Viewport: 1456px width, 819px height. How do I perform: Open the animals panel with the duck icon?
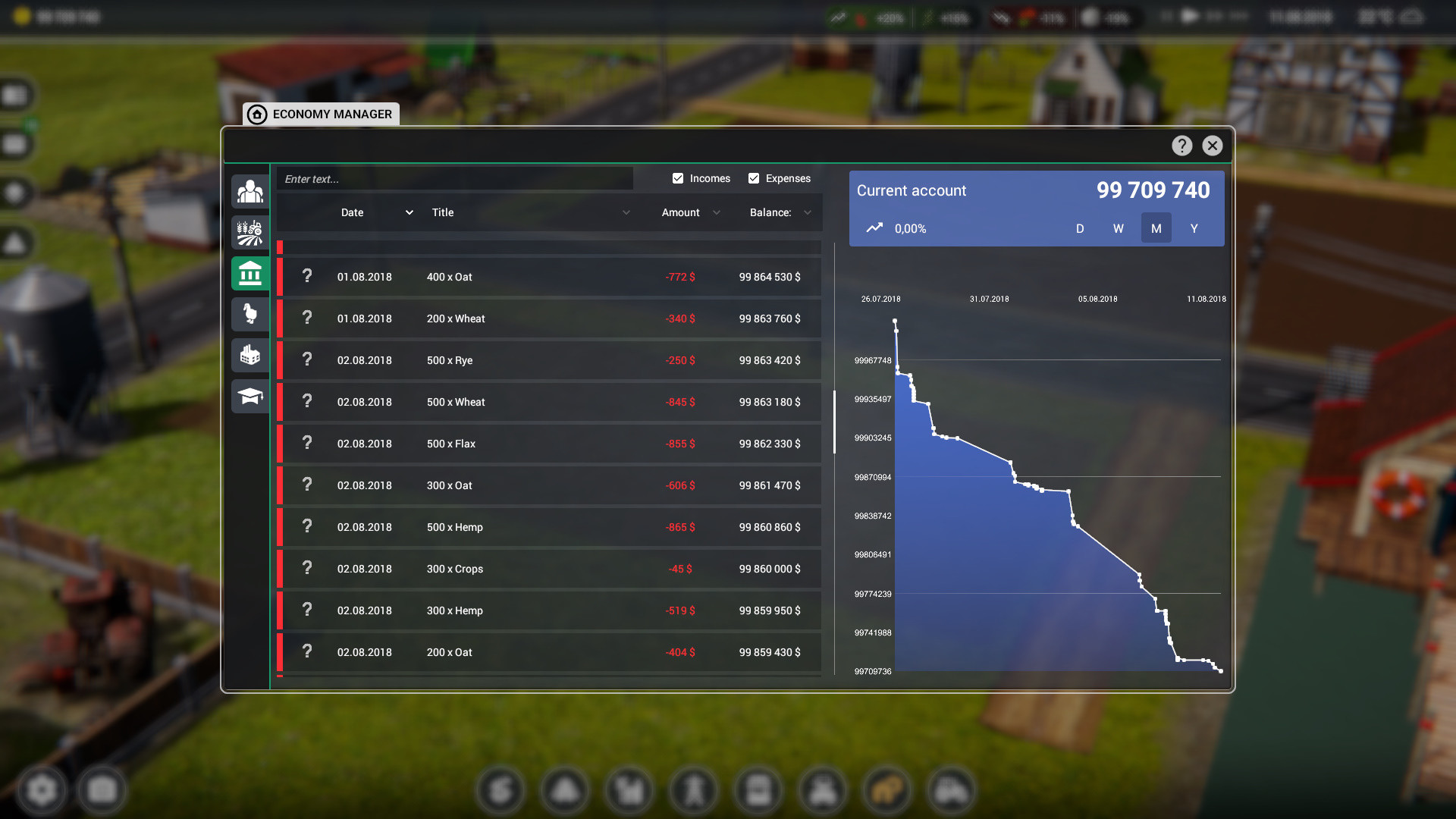[250, 314]
